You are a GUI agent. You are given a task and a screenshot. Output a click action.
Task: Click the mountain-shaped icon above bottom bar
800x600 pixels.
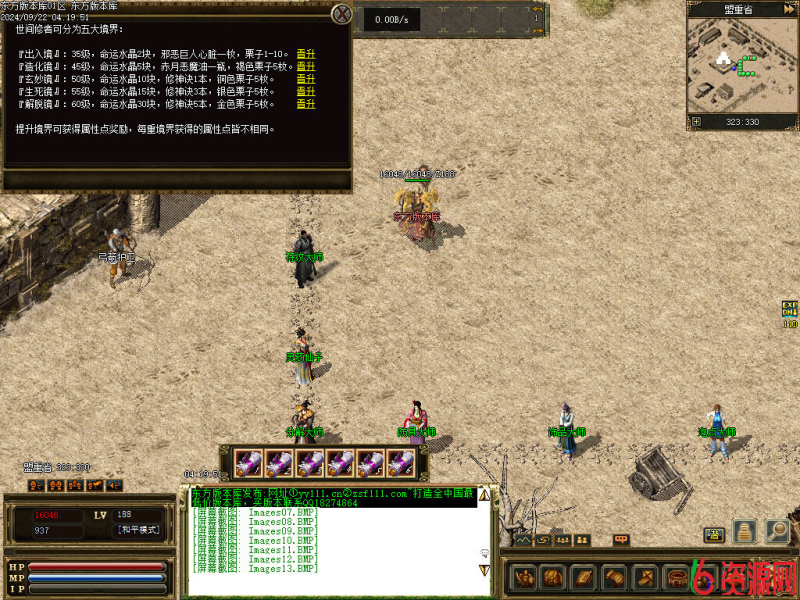[523, 540]
